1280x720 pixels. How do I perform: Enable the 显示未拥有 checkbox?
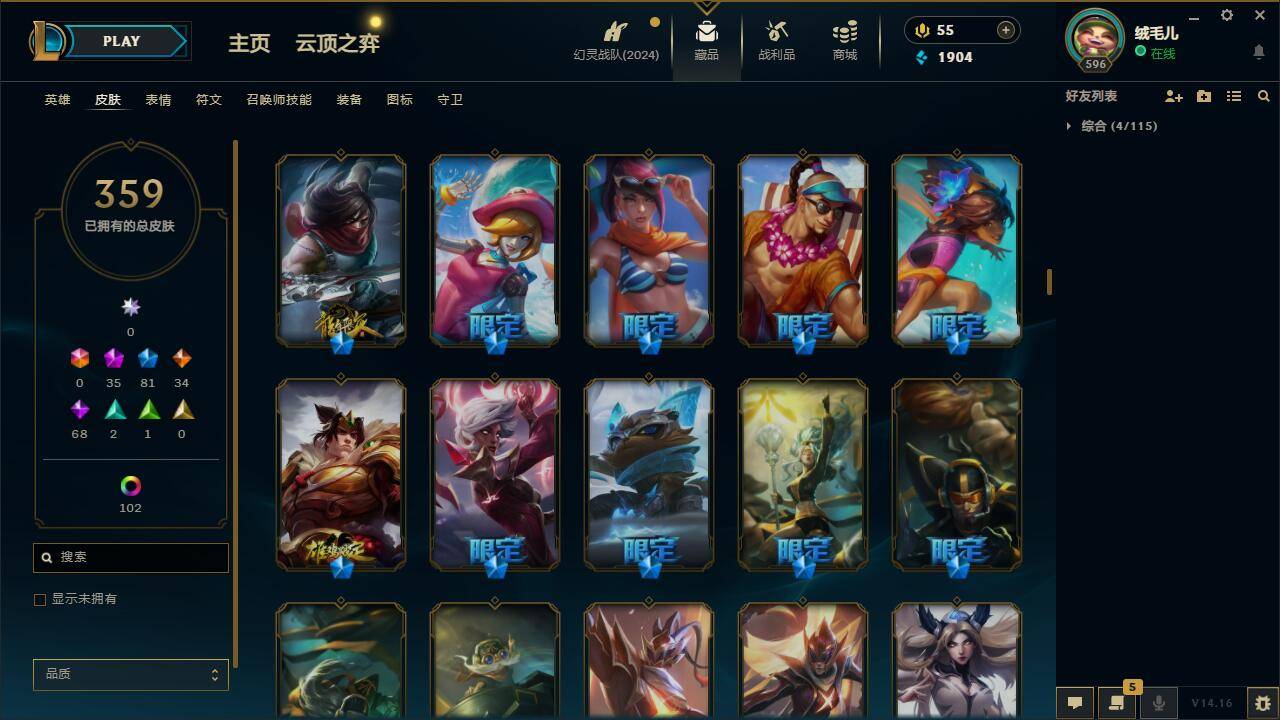point(40,599)
